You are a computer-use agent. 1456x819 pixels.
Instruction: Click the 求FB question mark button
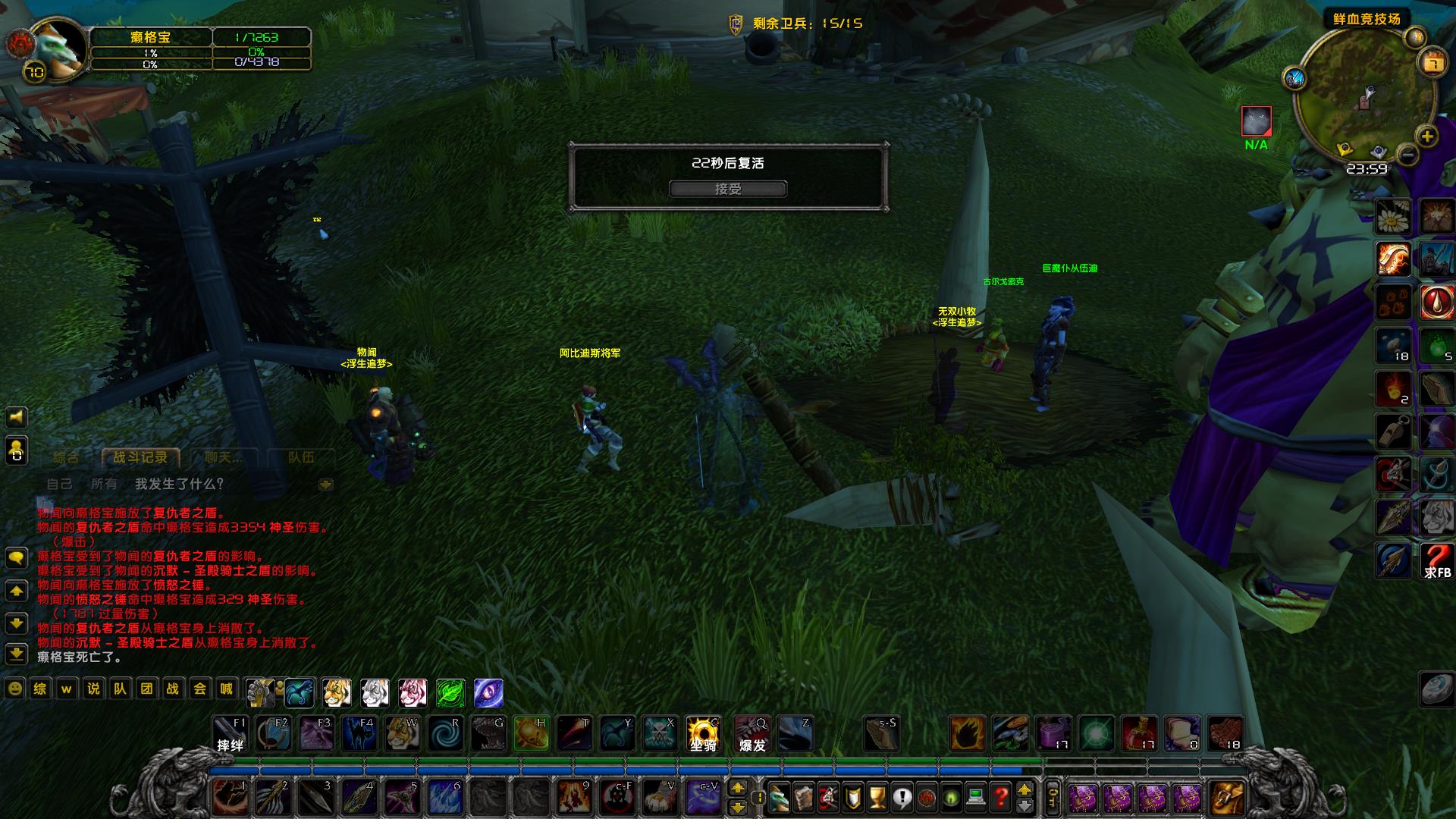click(1436, 561)
